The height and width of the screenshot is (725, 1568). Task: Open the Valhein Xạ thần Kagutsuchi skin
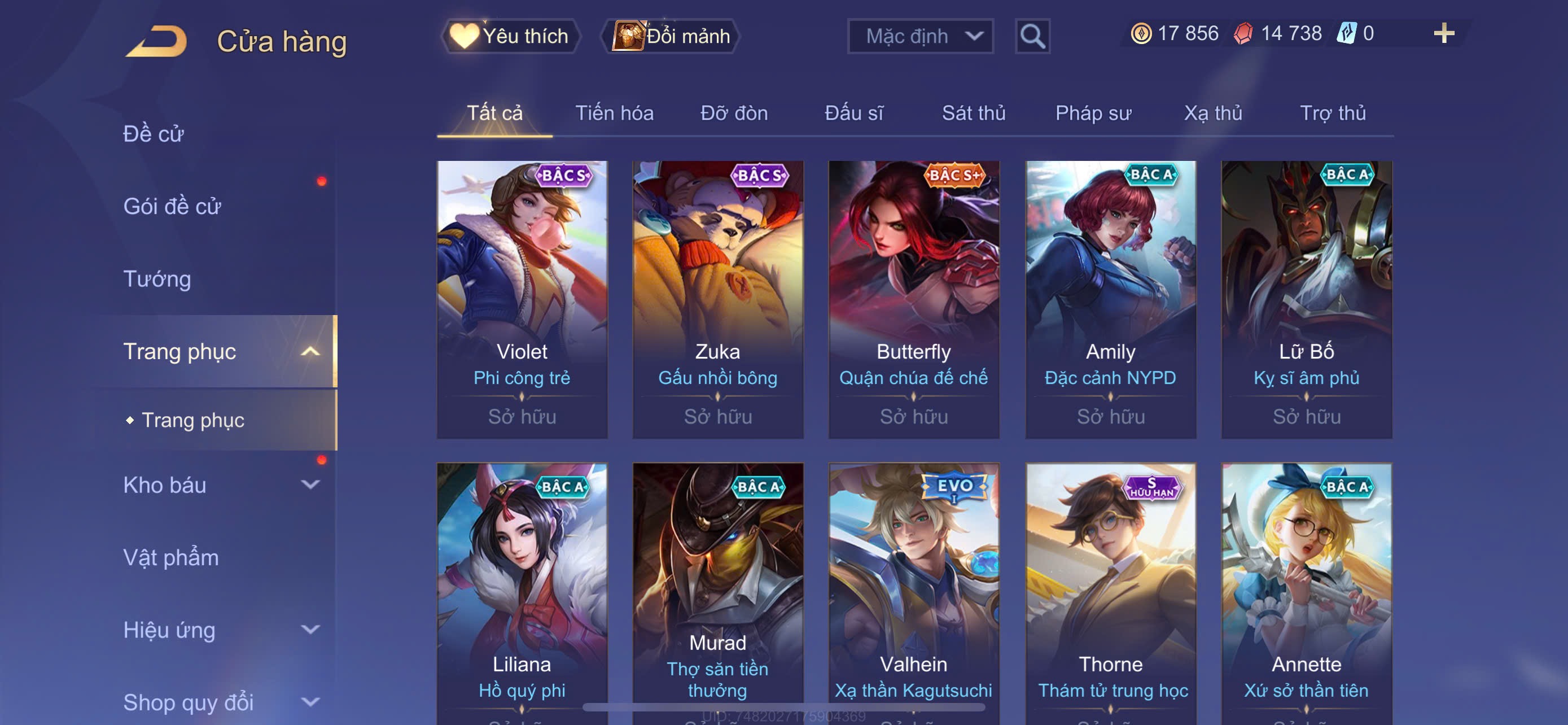913,591
